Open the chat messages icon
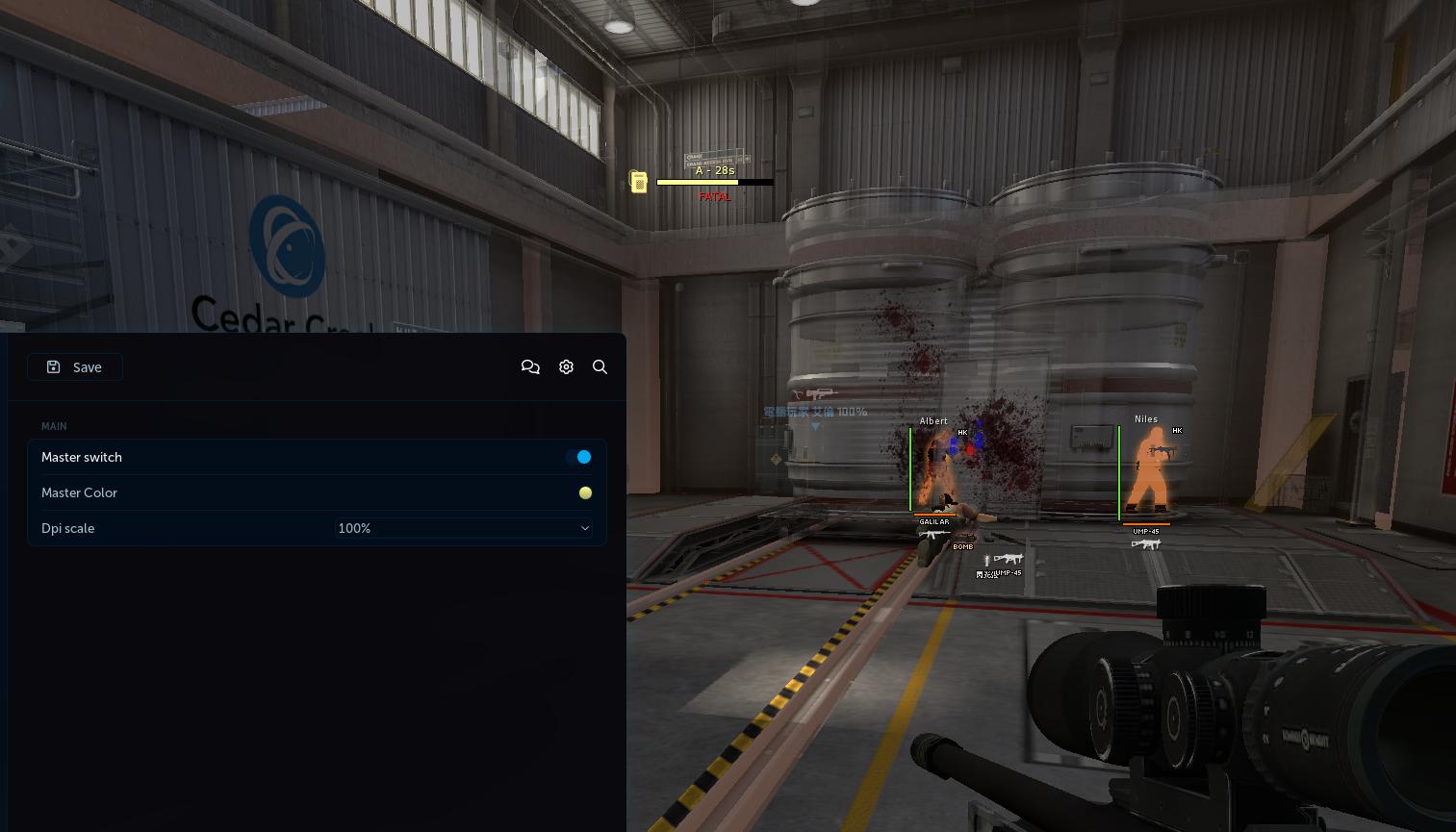Viewport: 1456px width, 832px height. tap(530, 366)
